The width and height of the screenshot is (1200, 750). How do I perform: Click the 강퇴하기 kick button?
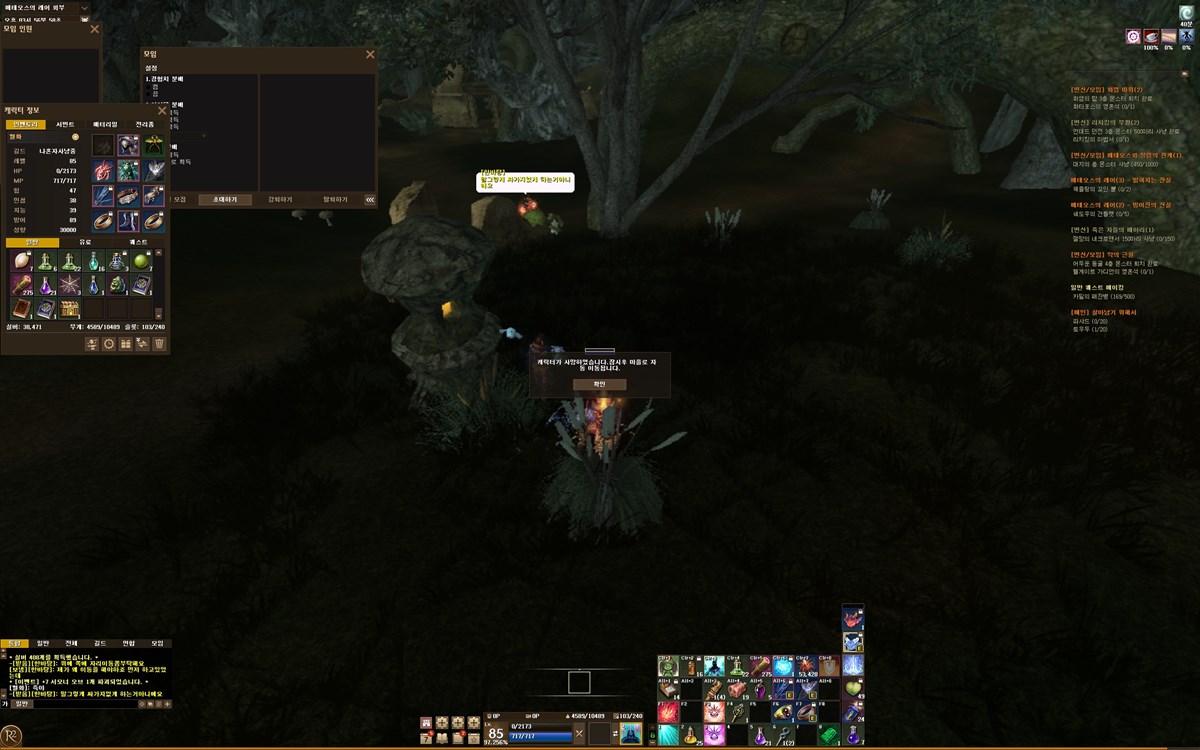(x=280, y=199)
